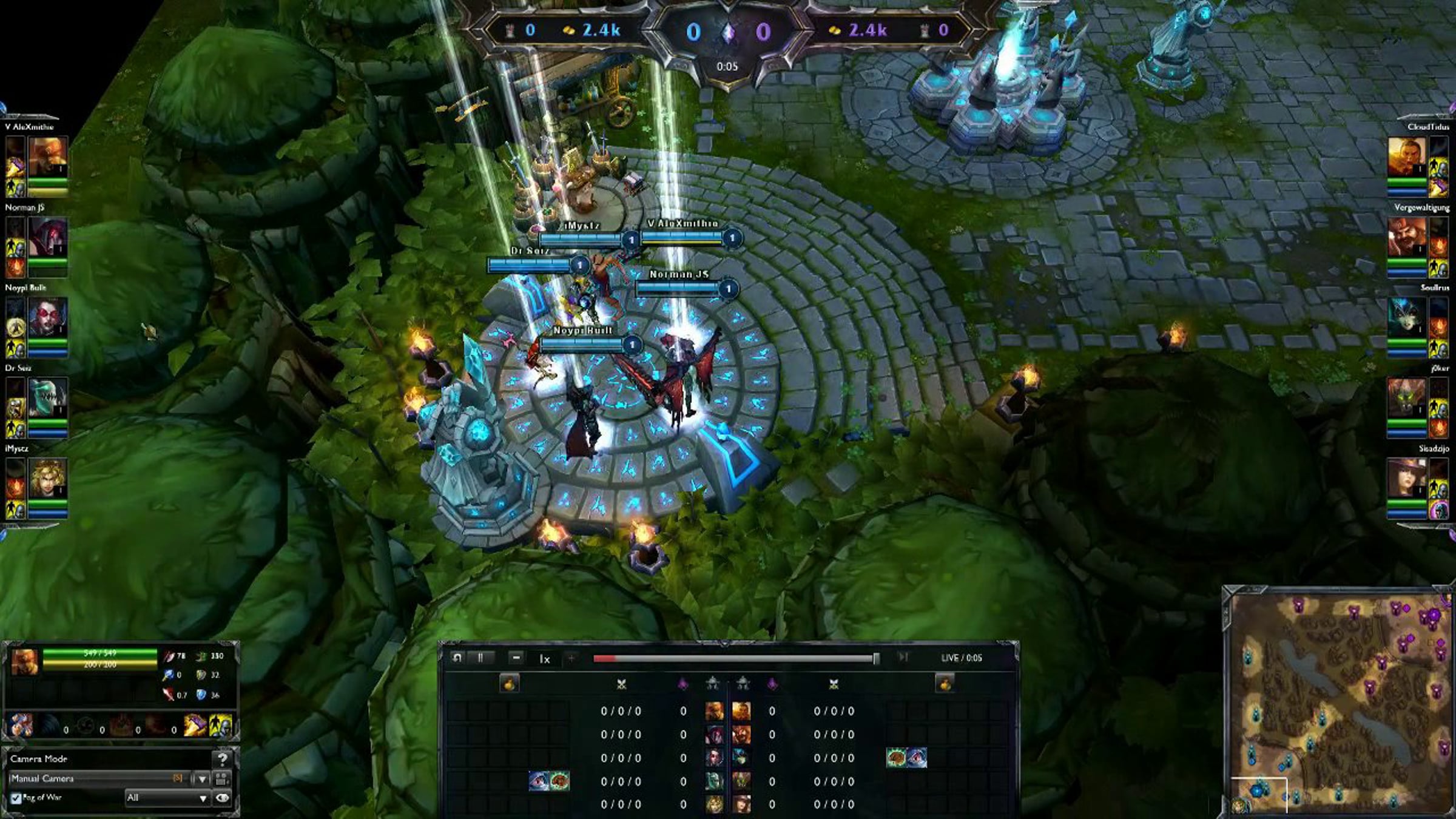The height and width of the screenshot is (819, 1456).
Task: Click the Camera Mode help question mark
Action: [x=222, y=759]
